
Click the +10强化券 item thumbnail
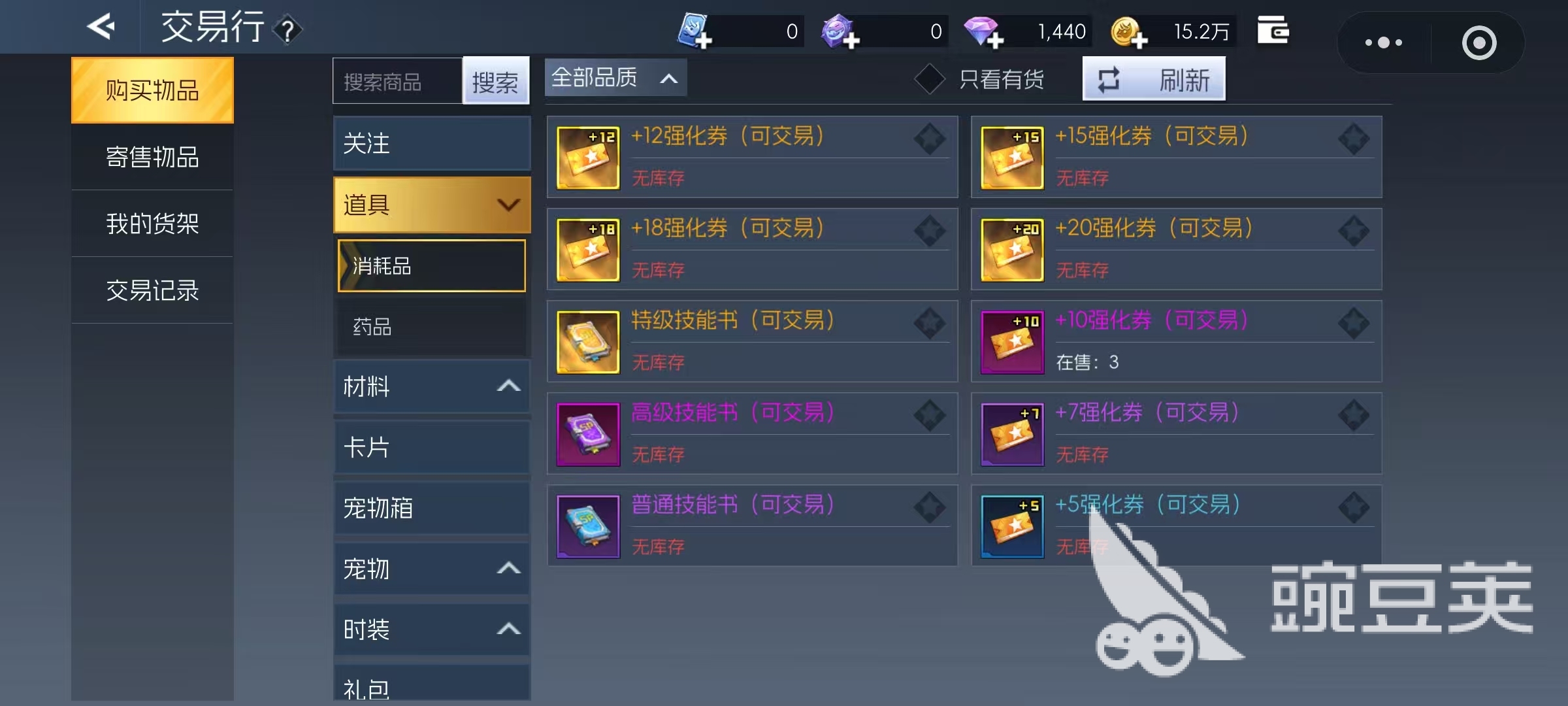click(x=1012, y=342)
